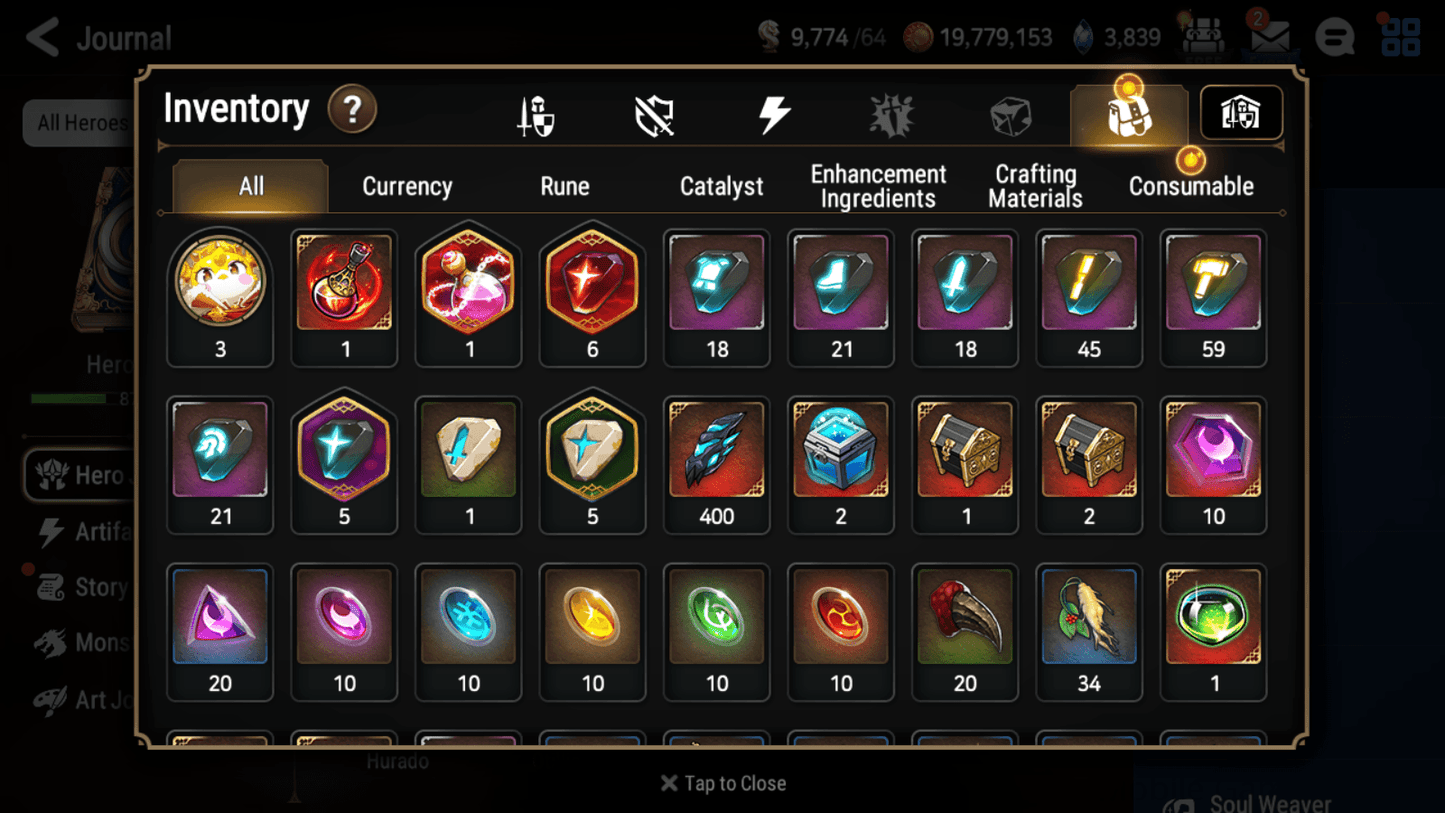This screenshot has height=813, width=1445.
Task: Open the Inventory help question mark
Action: coord(352,111)
